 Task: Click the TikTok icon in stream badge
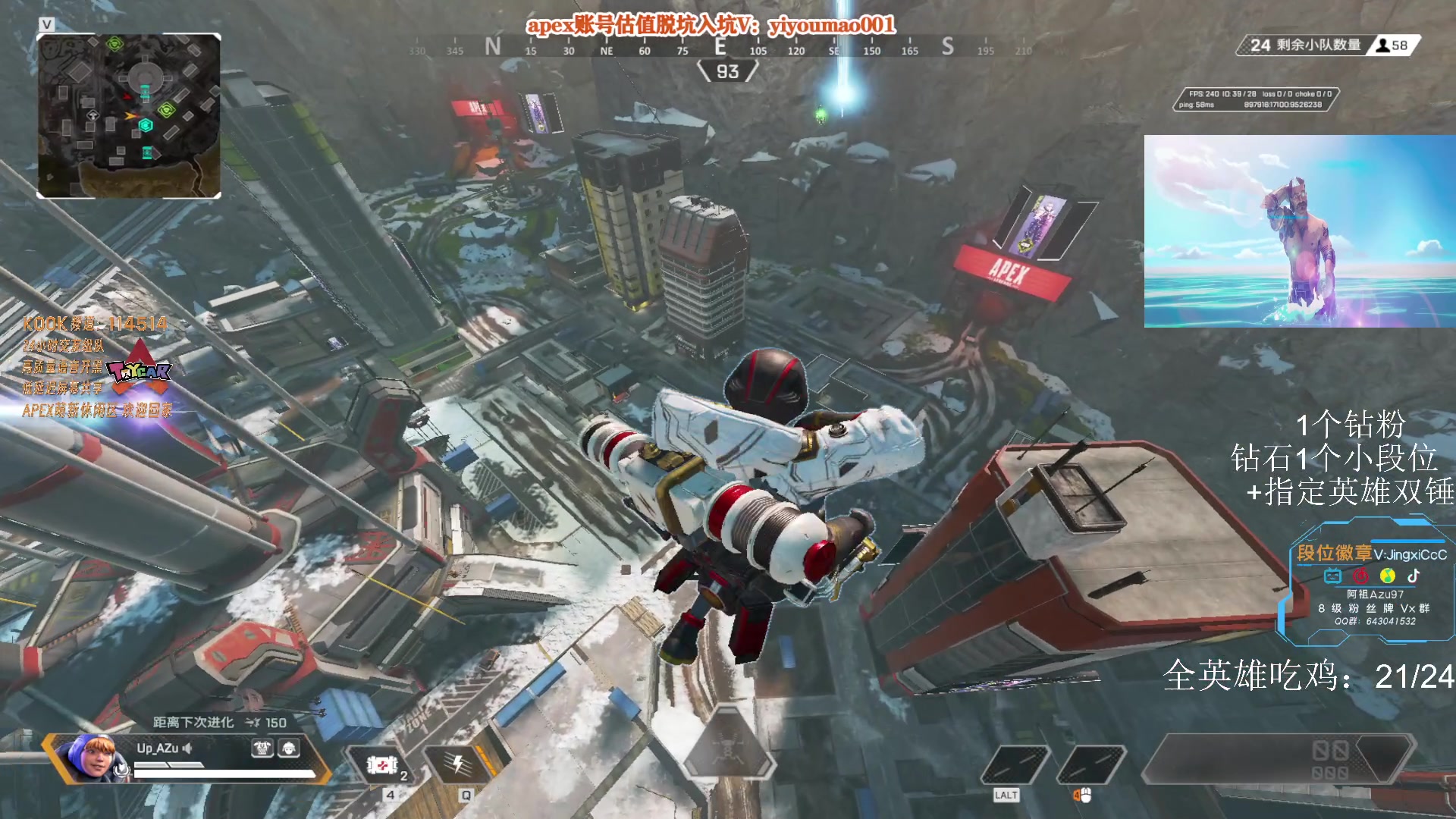1414,576
